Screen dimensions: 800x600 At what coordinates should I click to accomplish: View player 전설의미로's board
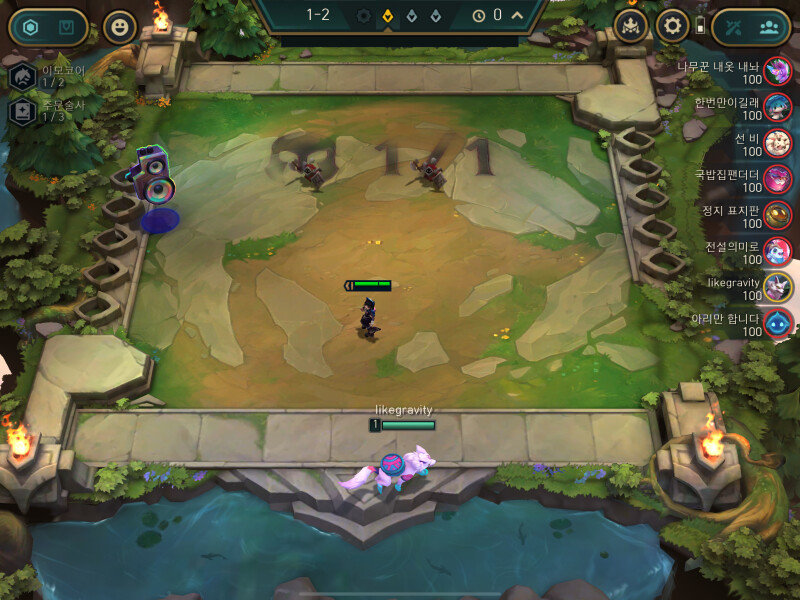(x=778, y=251)
